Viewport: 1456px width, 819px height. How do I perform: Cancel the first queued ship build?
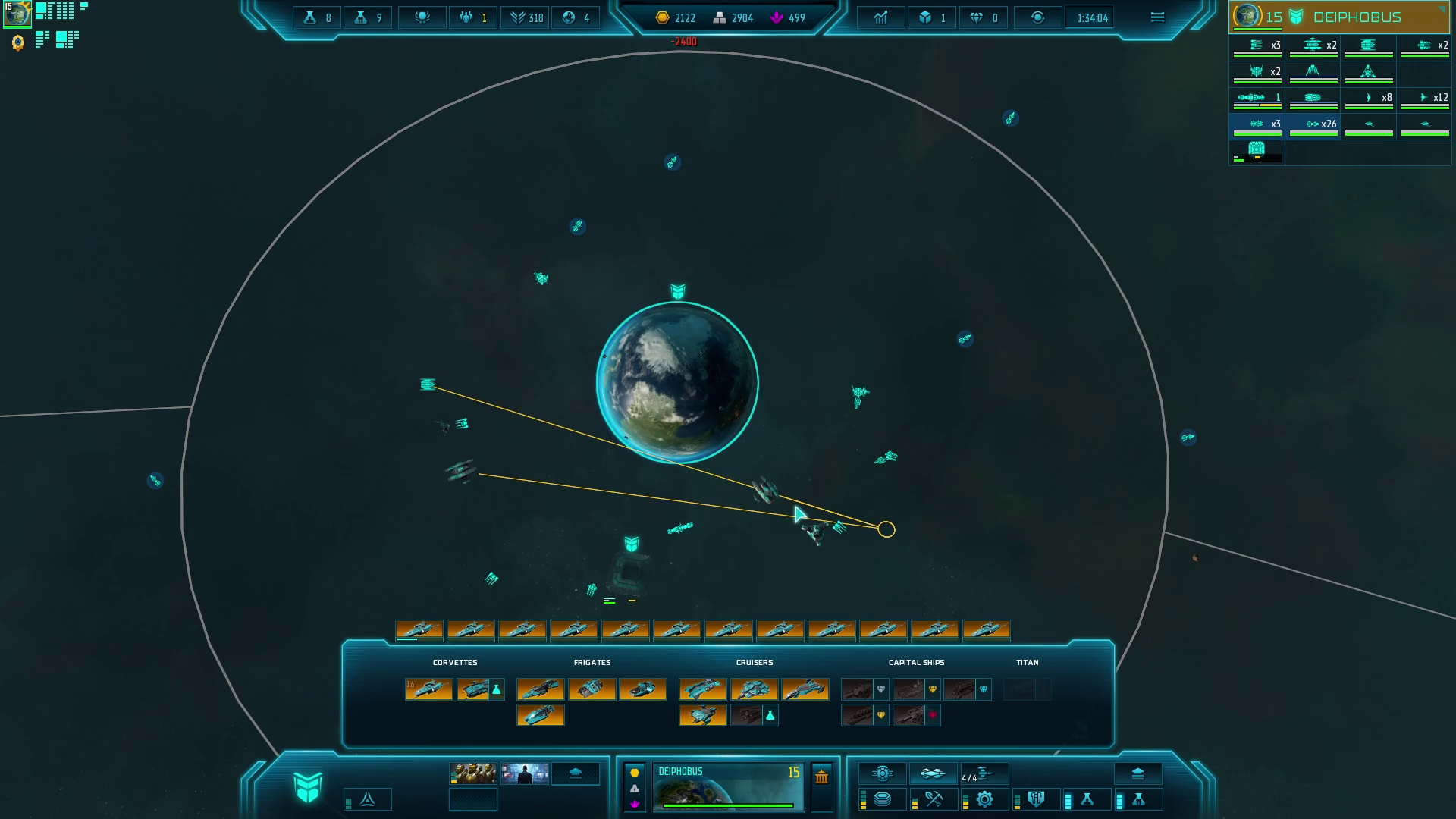419,631
